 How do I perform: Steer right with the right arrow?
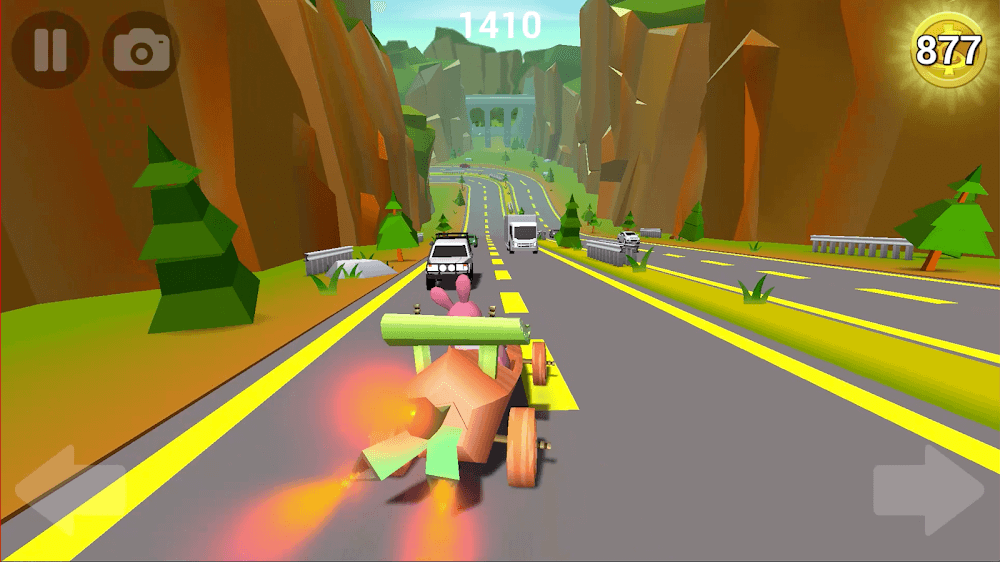click(x=928, y=490)
